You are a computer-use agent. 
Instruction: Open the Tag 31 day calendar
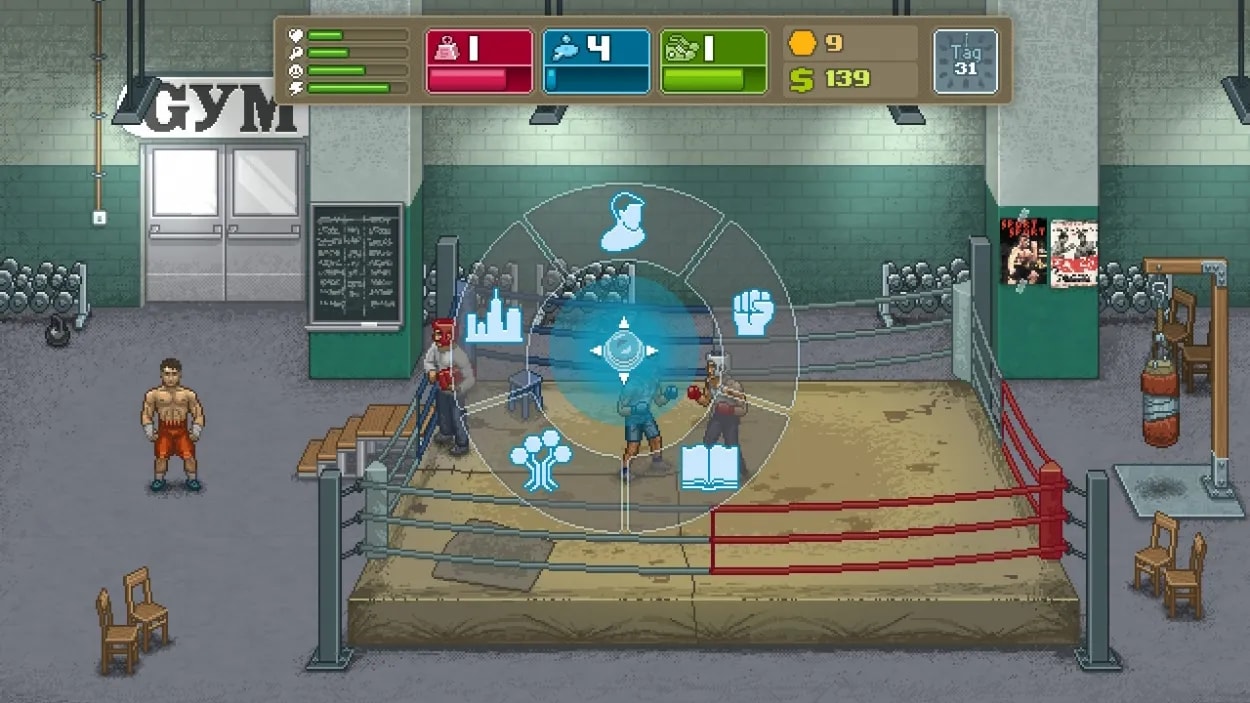(965, 62)
